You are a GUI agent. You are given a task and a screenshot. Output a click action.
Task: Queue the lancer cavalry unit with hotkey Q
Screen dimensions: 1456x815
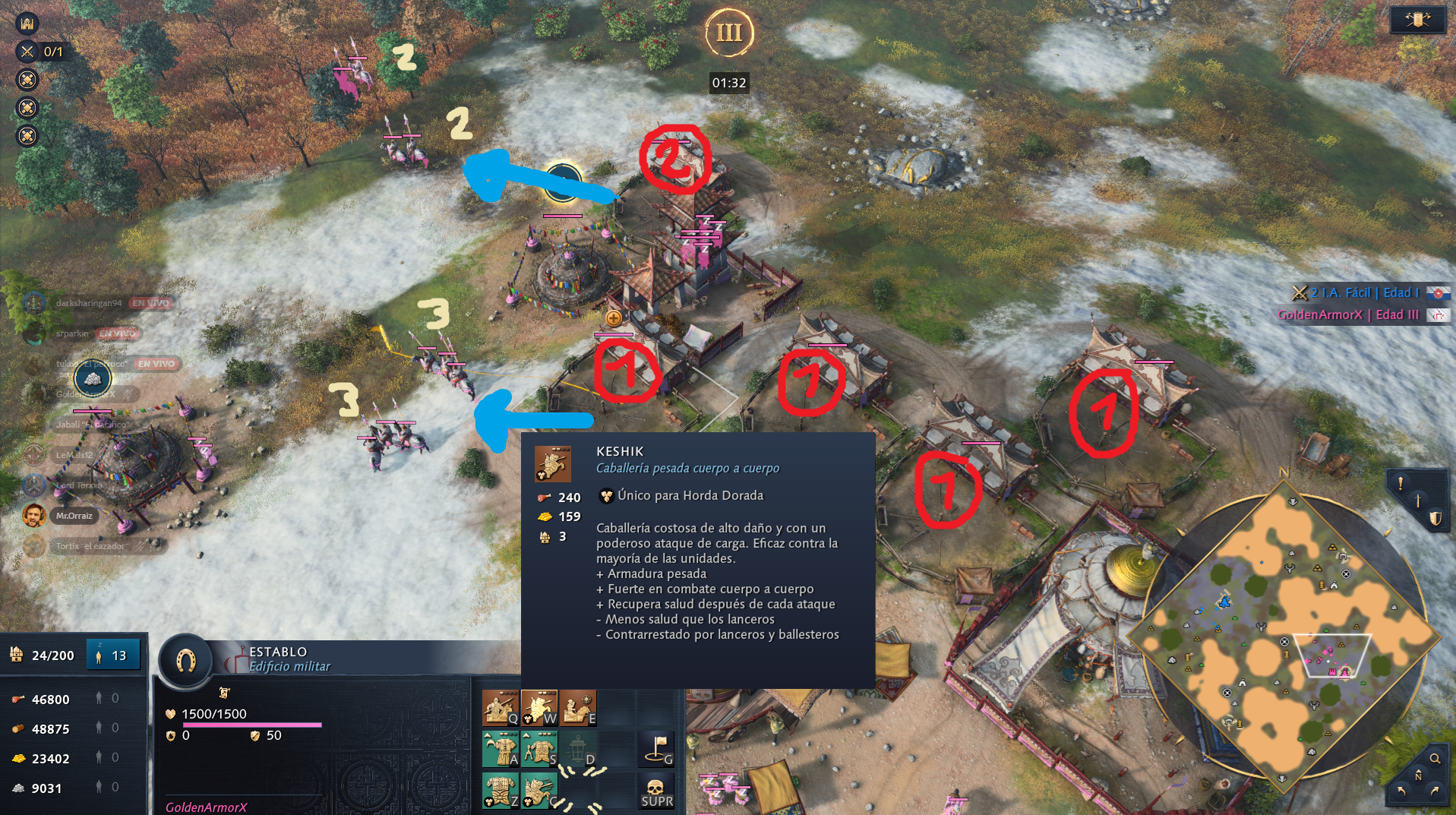click(501, 708)
